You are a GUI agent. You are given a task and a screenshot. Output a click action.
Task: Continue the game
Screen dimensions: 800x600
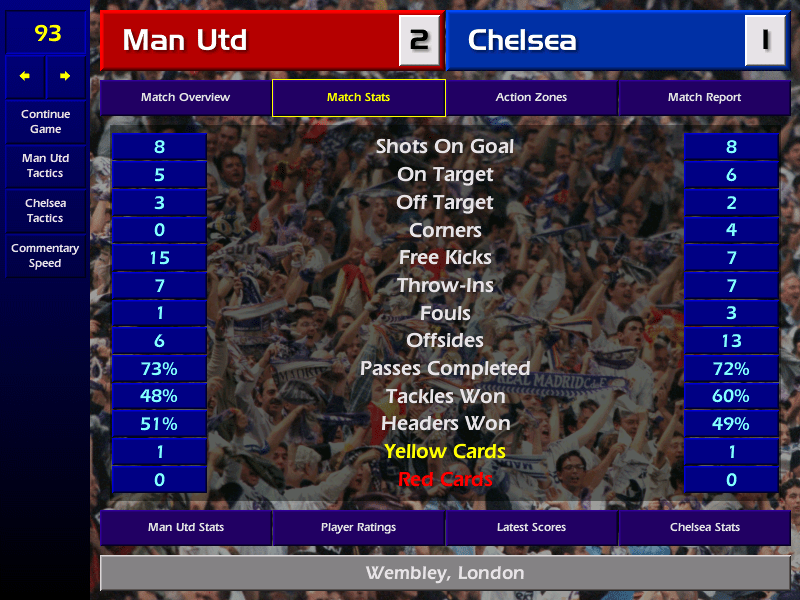pos(45,122)
